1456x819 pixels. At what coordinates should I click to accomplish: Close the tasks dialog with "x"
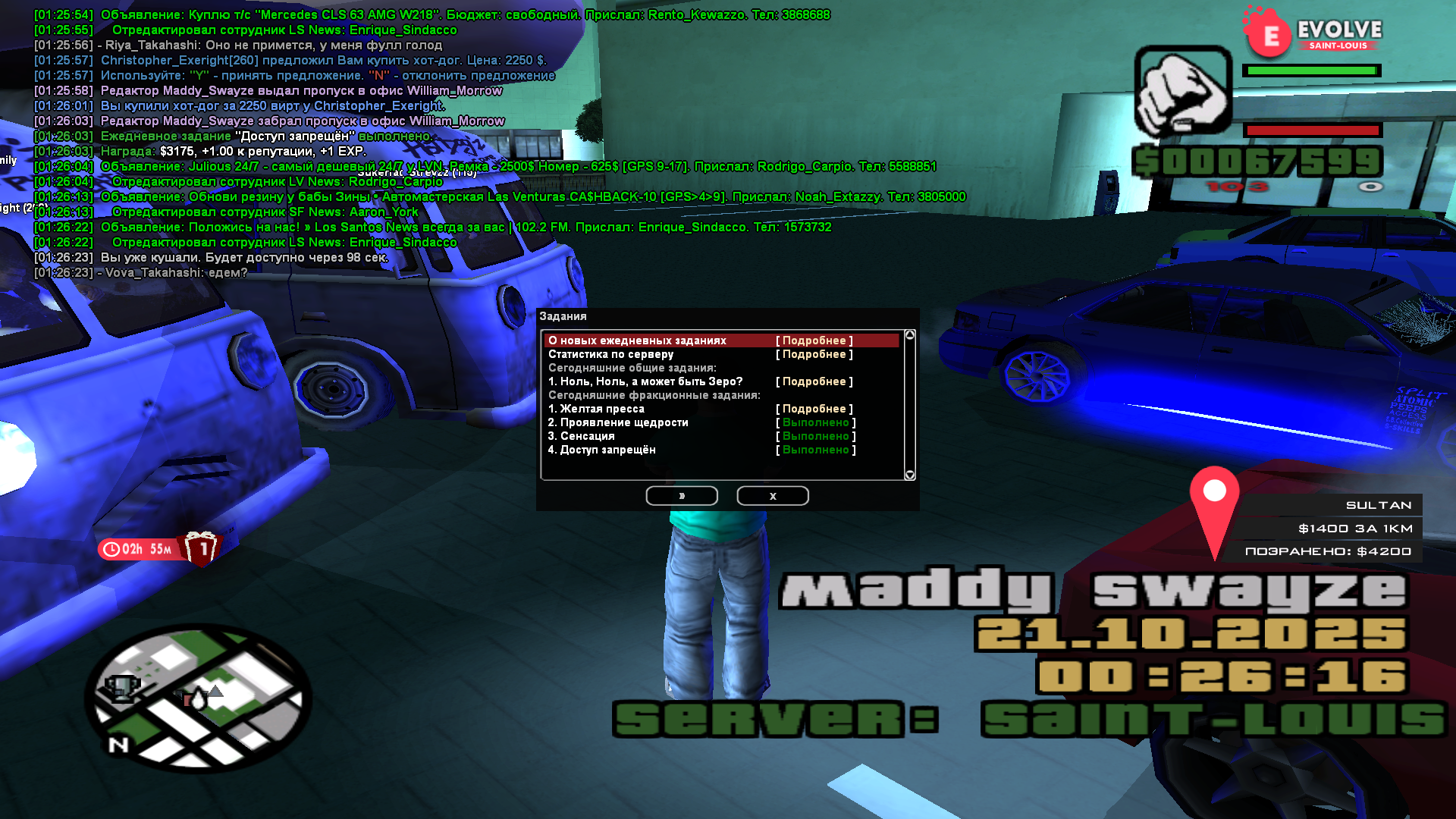click(x=773, y=496)
